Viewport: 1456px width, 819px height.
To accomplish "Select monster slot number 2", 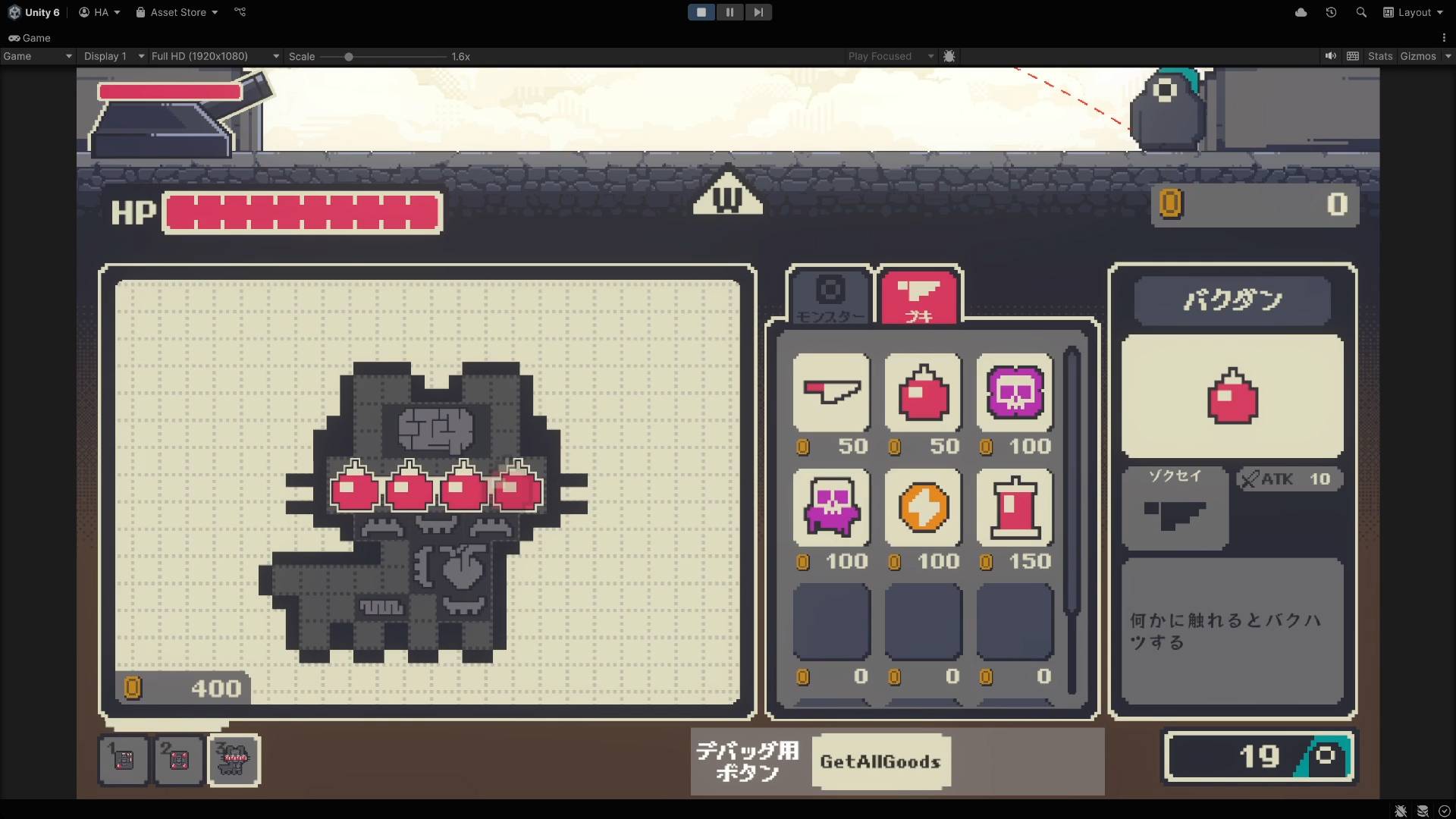I will click(x=179, y=759).
